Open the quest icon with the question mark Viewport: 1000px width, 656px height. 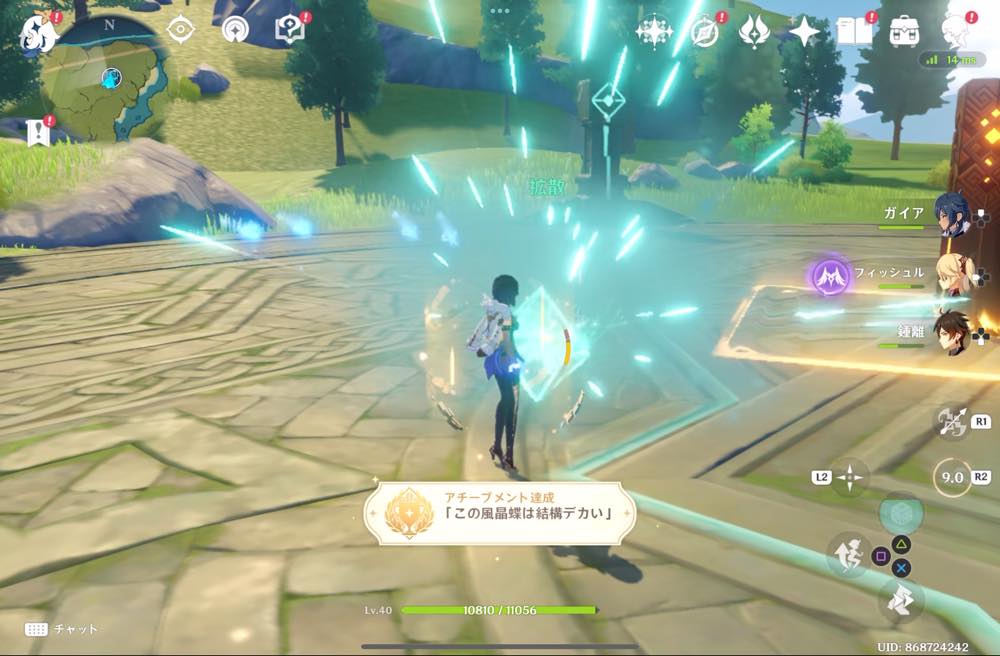coord(289,31)
